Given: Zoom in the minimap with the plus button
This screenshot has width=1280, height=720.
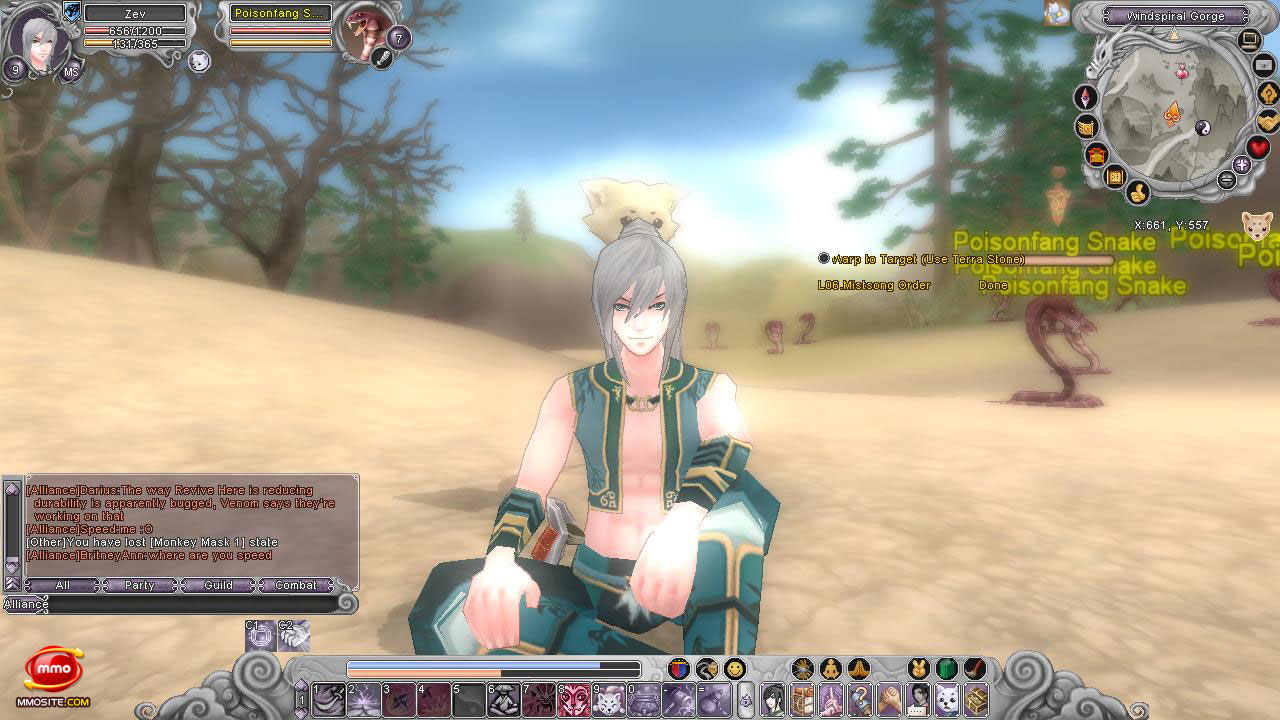Looking at the screenshot, I should (x=1242, y=165).
